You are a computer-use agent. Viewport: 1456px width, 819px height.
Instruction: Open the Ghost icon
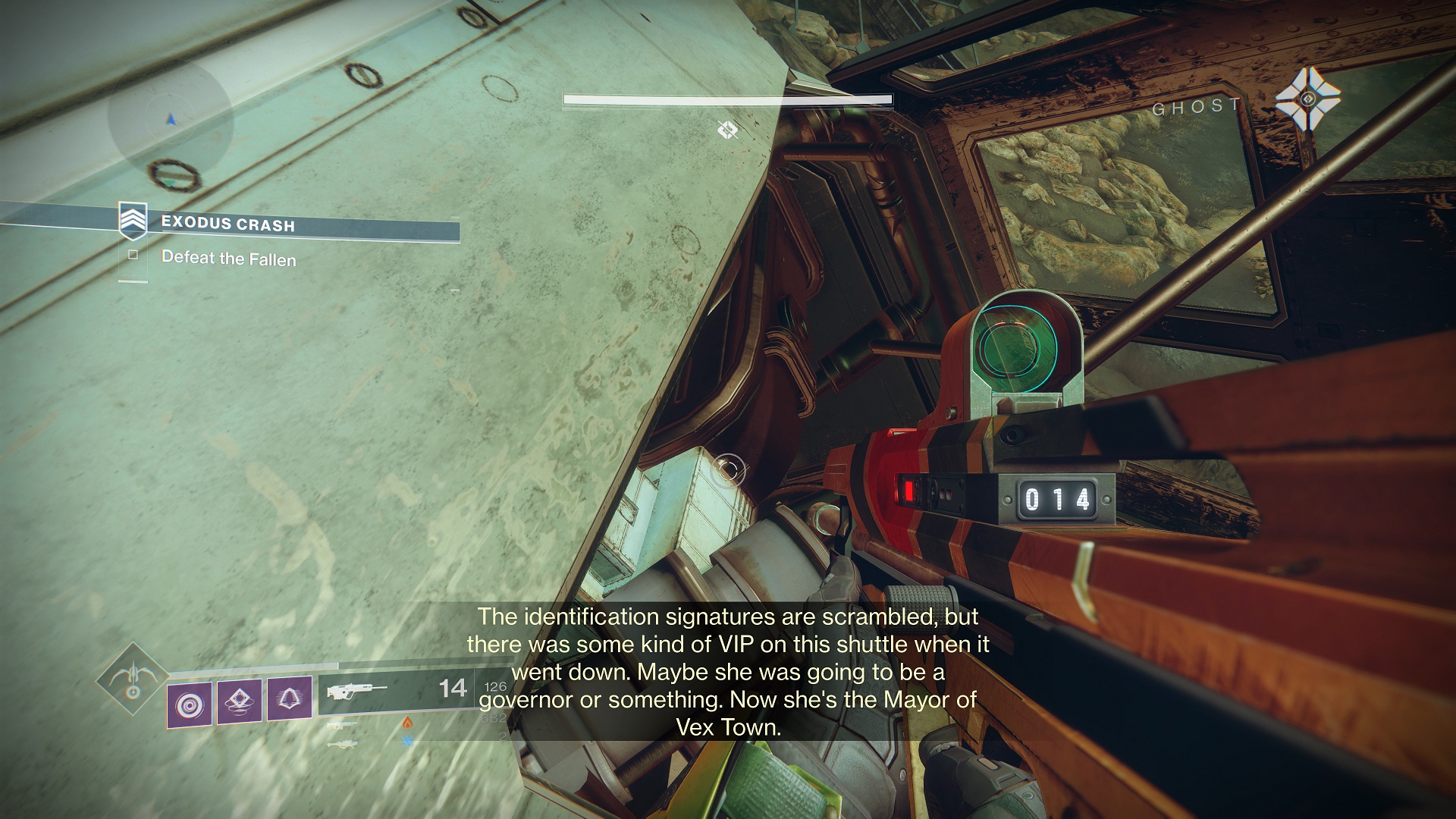[x=1307, y=99]
